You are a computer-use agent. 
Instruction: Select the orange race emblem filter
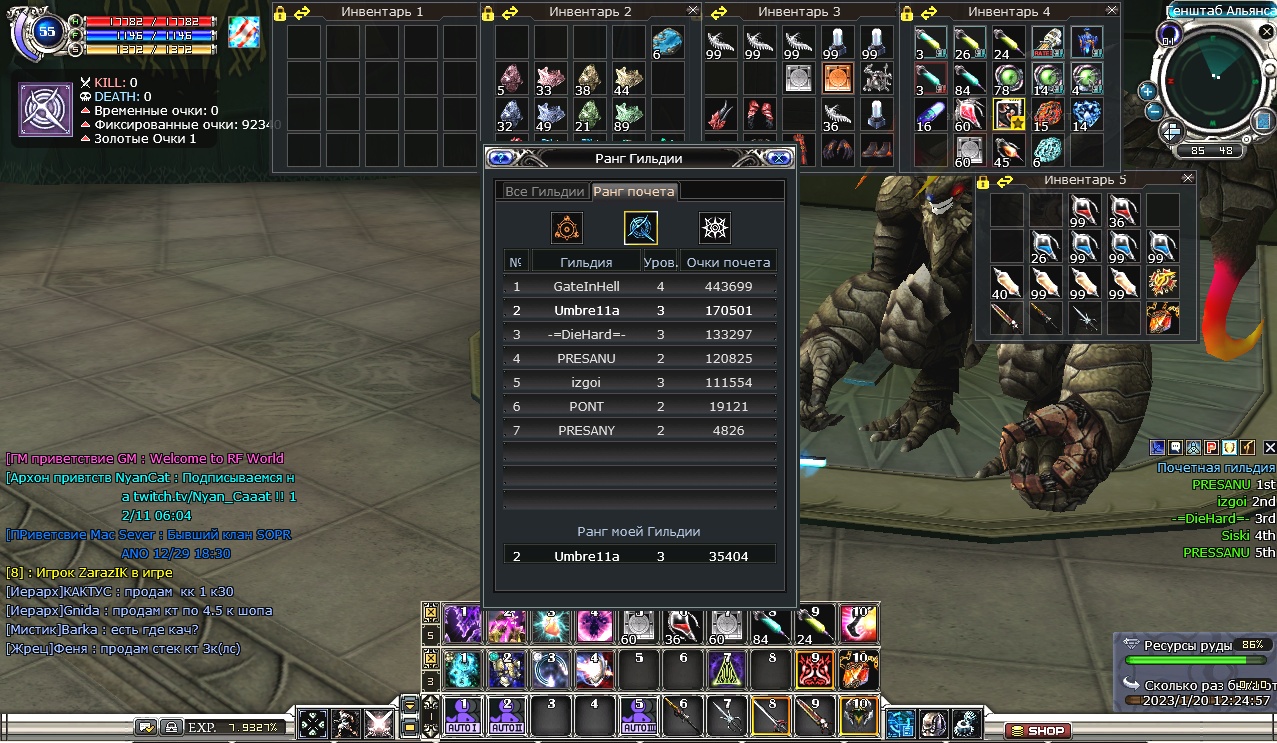(x=567, y=228)
